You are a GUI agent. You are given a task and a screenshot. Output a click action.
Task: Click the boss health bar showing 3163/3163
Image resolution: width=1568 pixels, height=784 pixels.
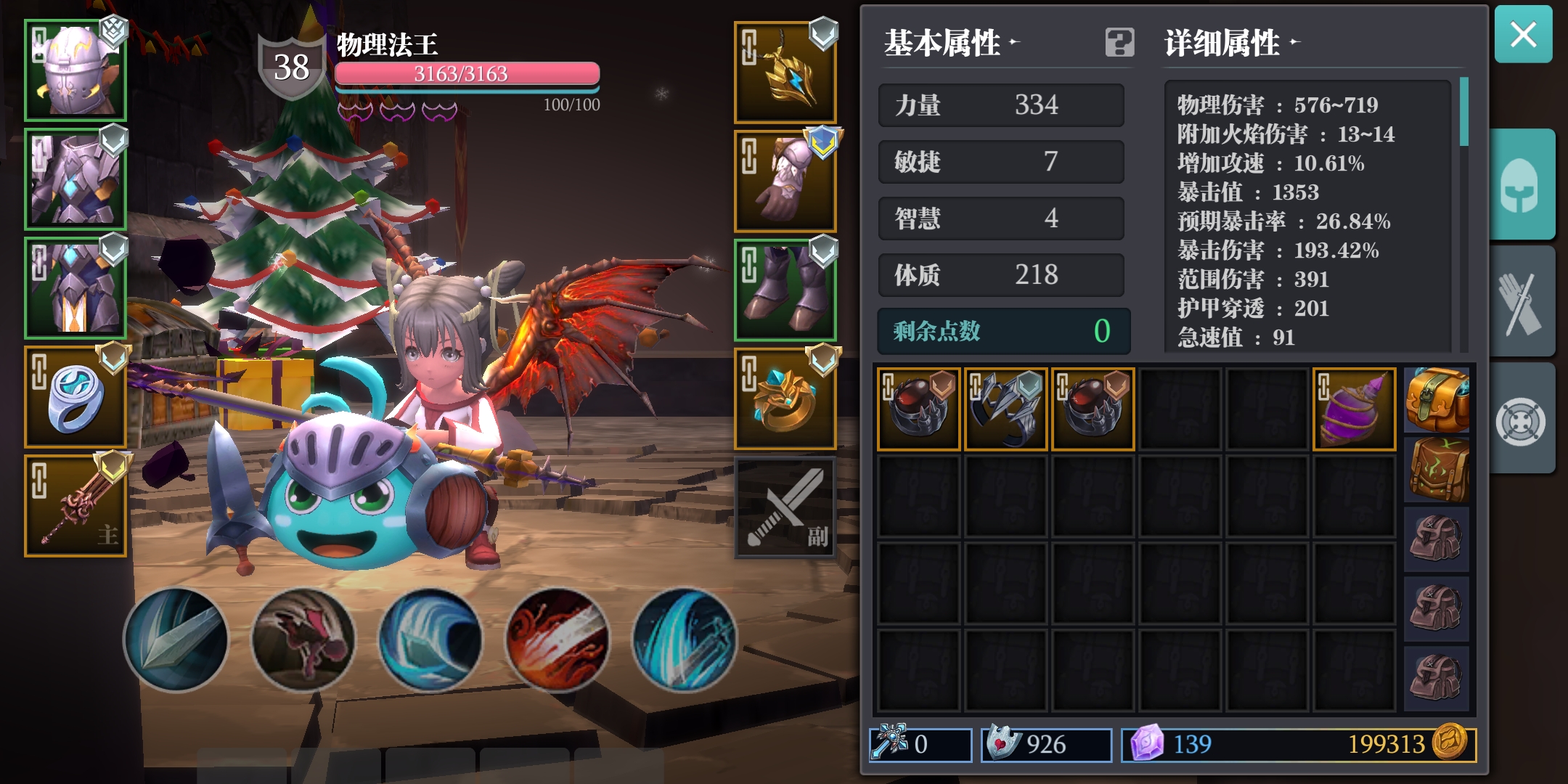(x=468, y=73)
